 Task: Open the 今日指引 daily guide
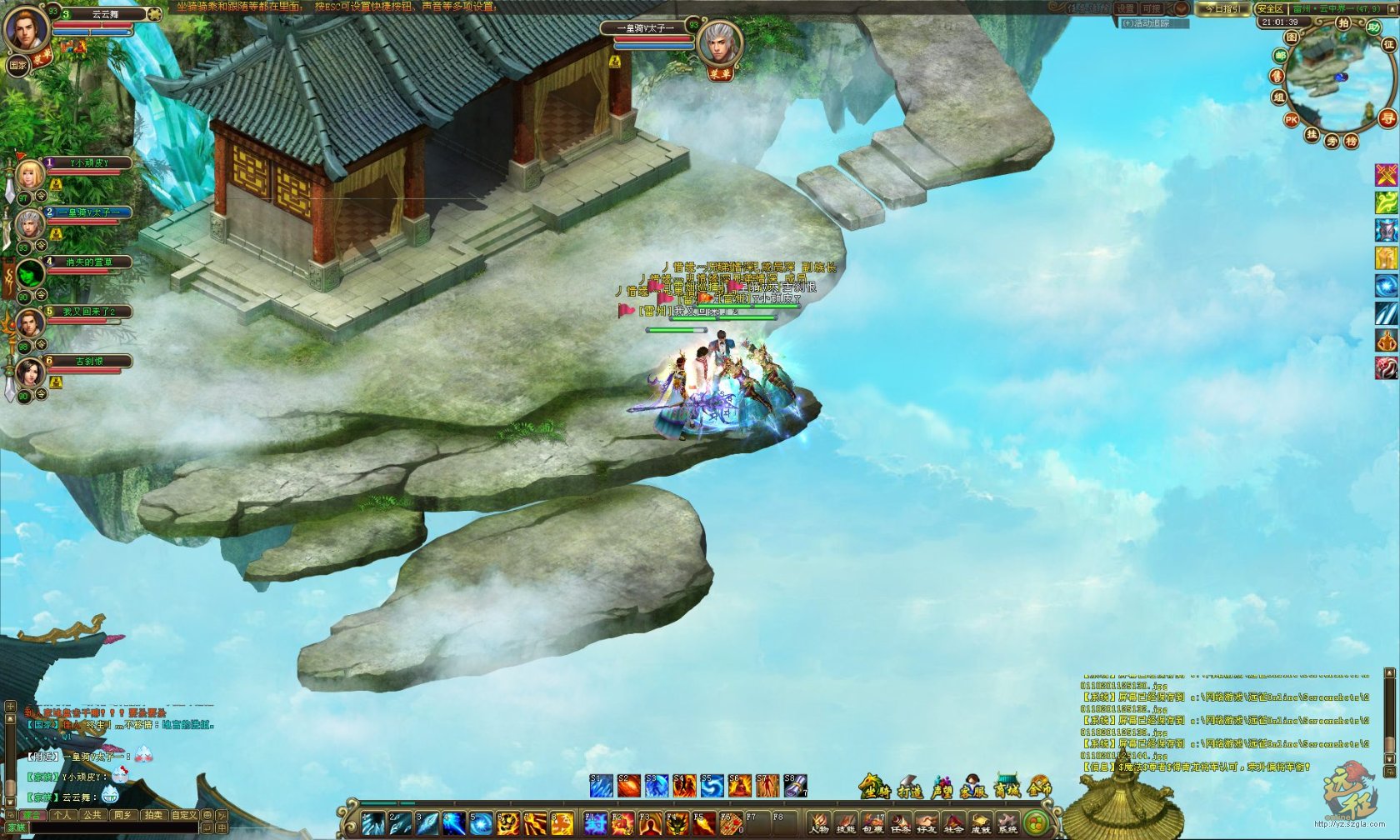tap(1223, 8)
